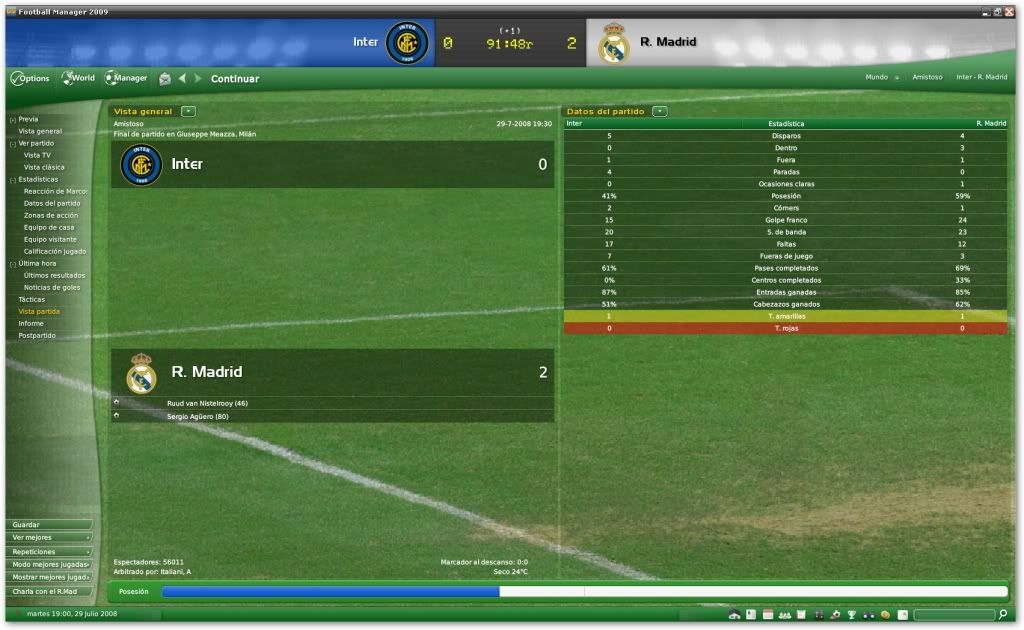Click the home icon in bottom toolbar
The width and height of the screenshot is (1024, 630).
pyautogui.click(x=734, y=614)
